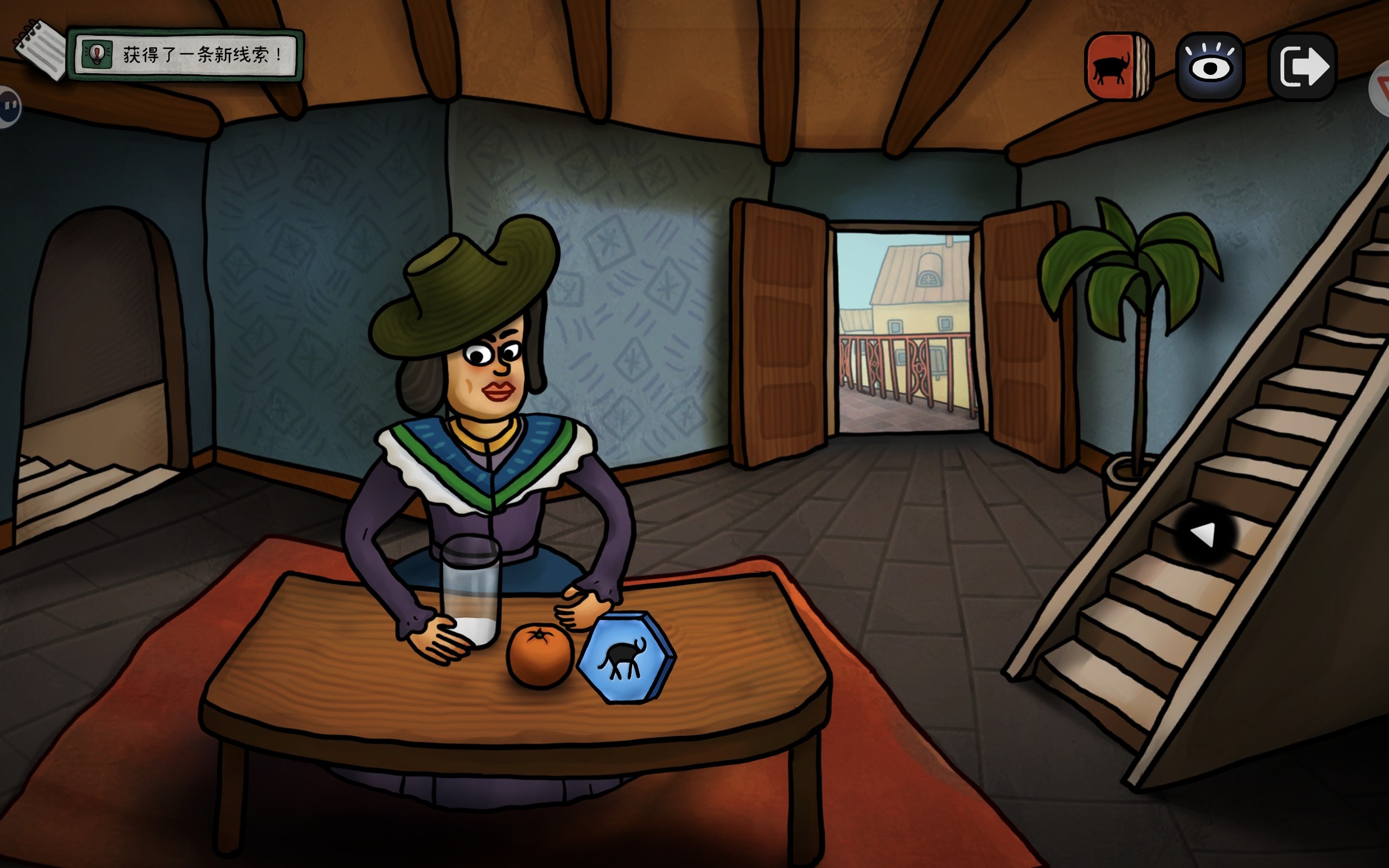The width and height of the screenshot is (1389, 868).
Task: Click the left-pointing navigation arrow
Action: (x=1203, y=535)
